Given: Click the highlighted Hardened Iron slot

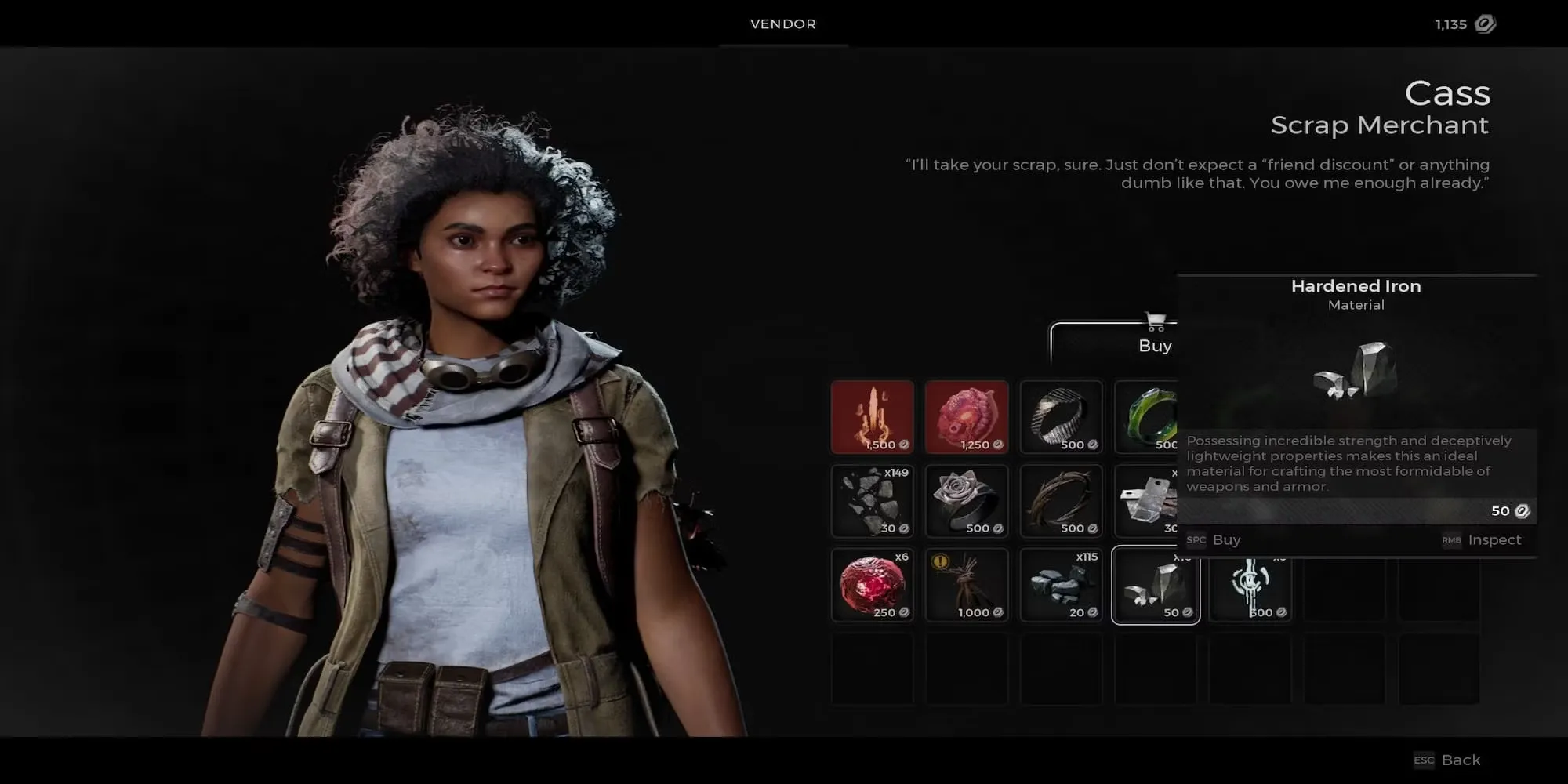Looking at the screenshot, I should click(1156, 585).
